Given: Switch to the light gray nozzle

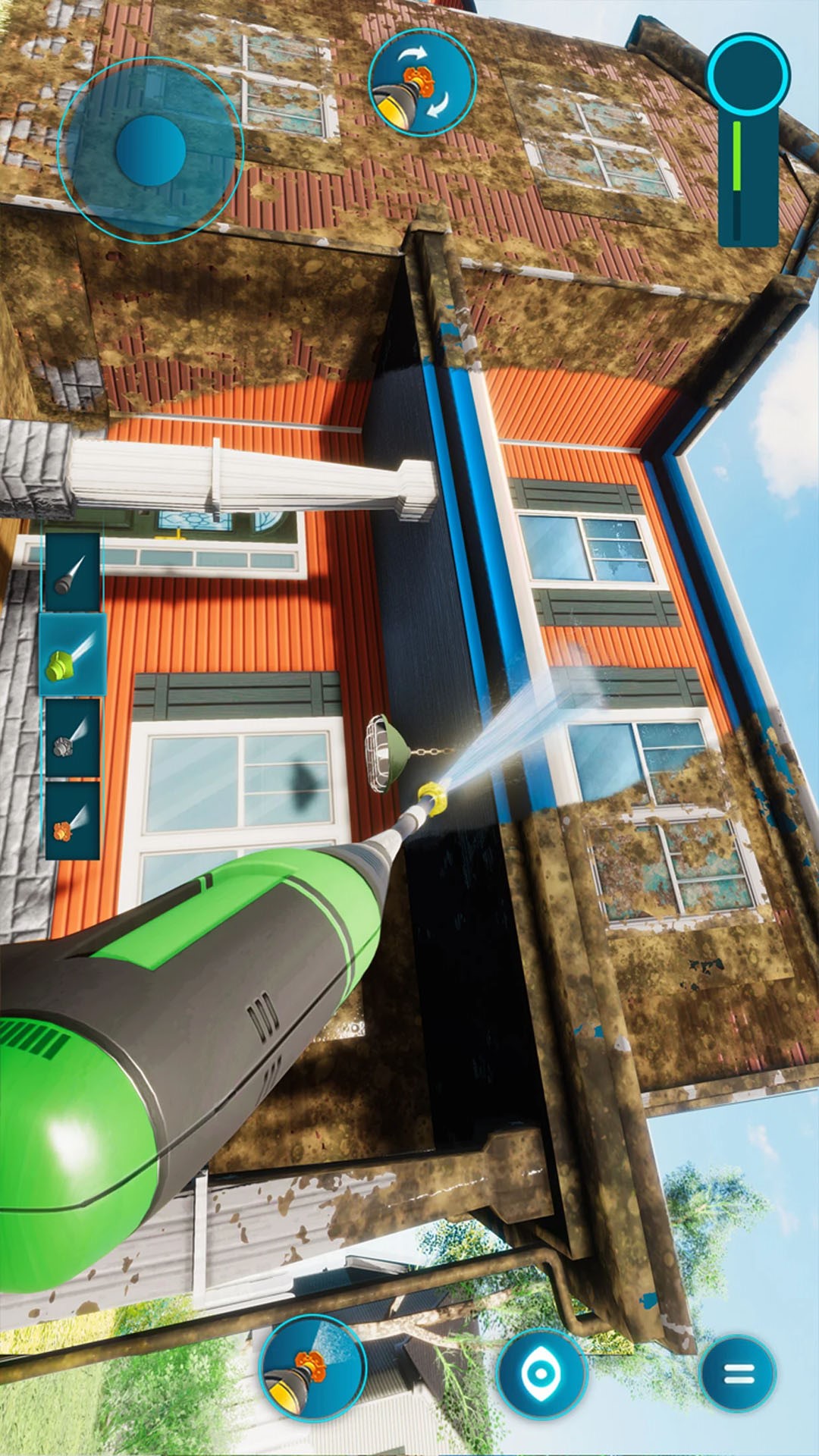Looking at the screenshot, I should [73, 738].
